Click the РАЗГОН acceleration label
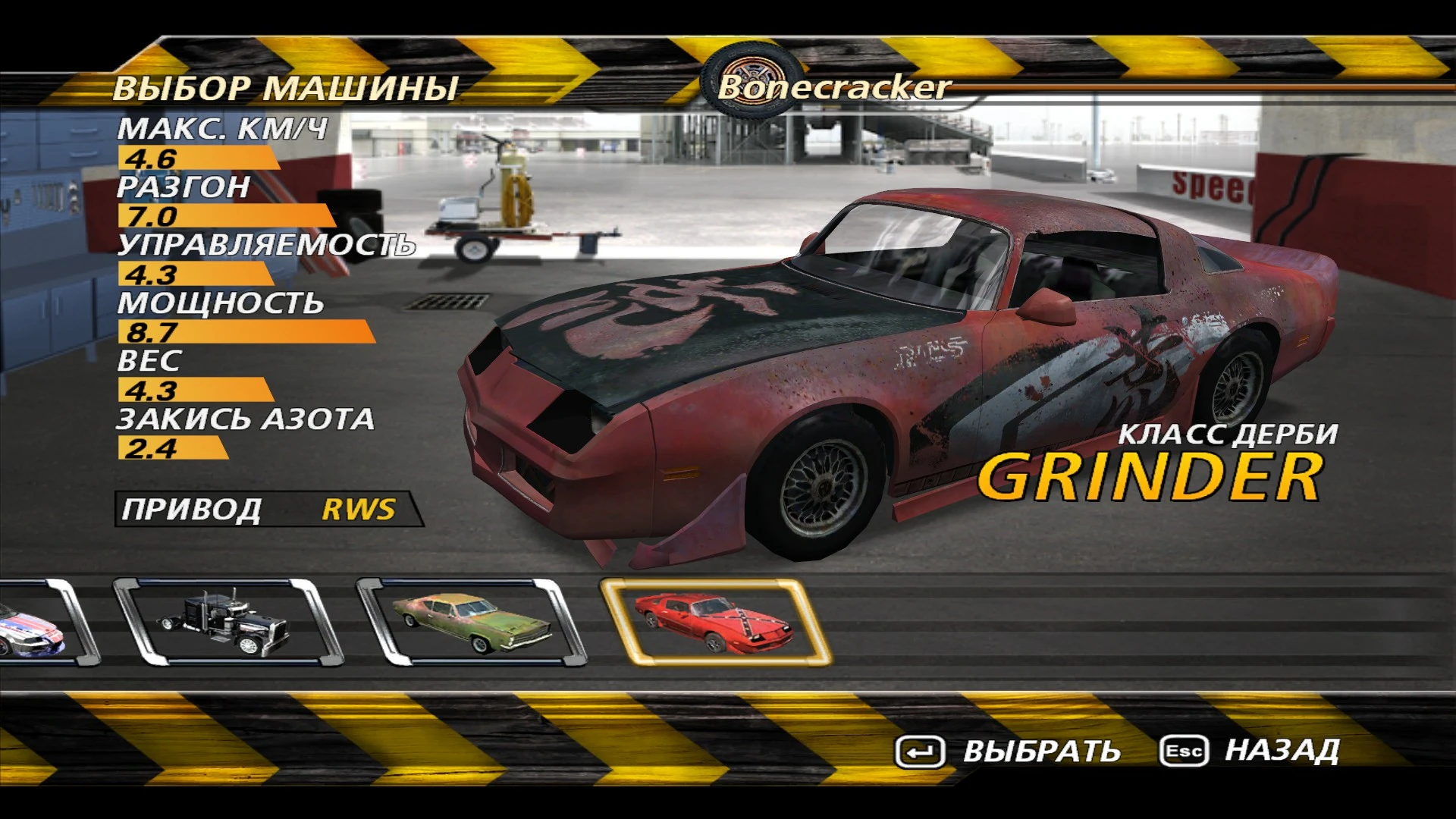1456x819 pixels. (x=186, y=187)
